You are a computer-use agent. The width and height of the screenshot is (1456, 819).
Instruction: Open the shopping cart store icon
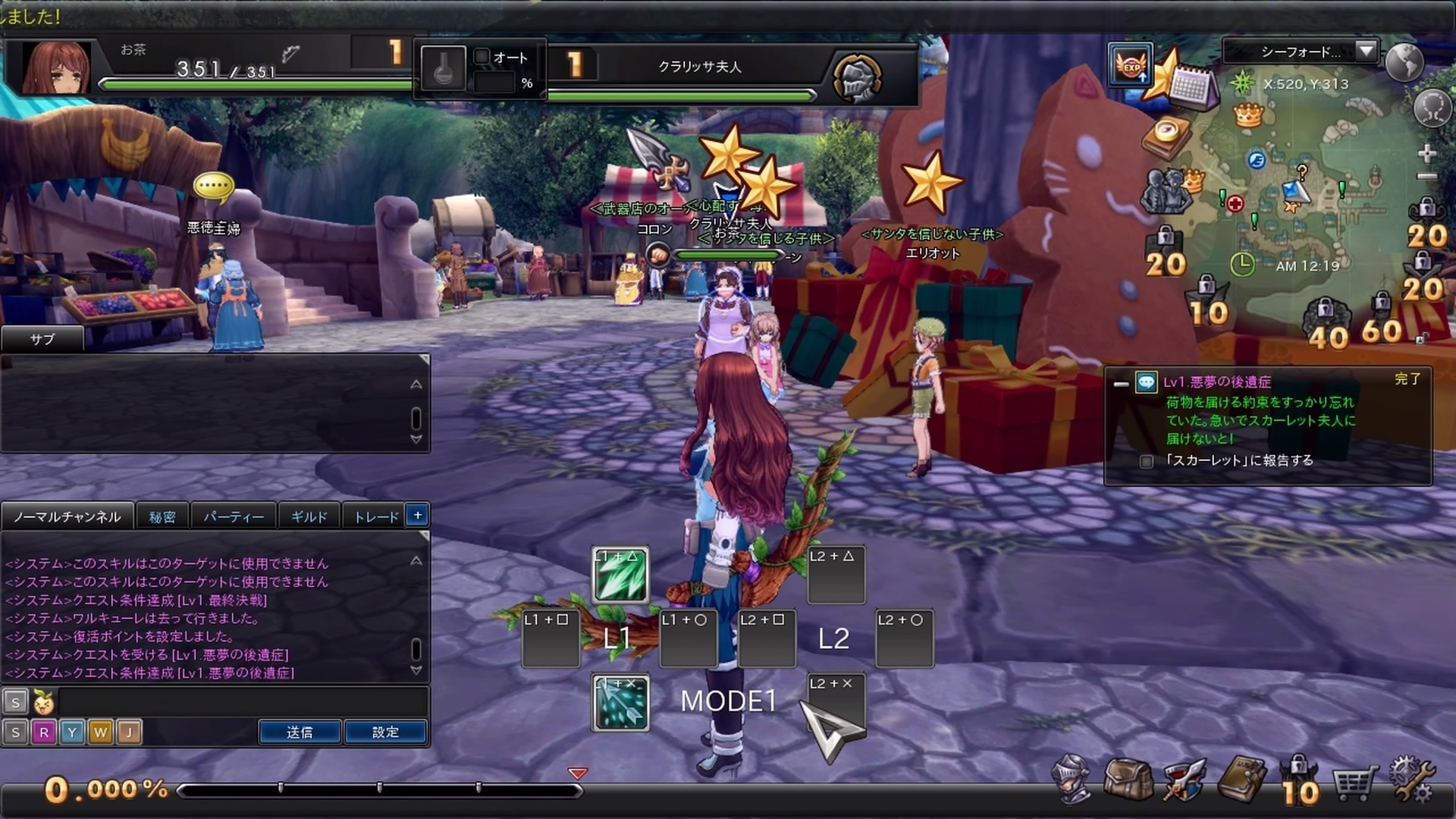click(x=1354, y=783)
